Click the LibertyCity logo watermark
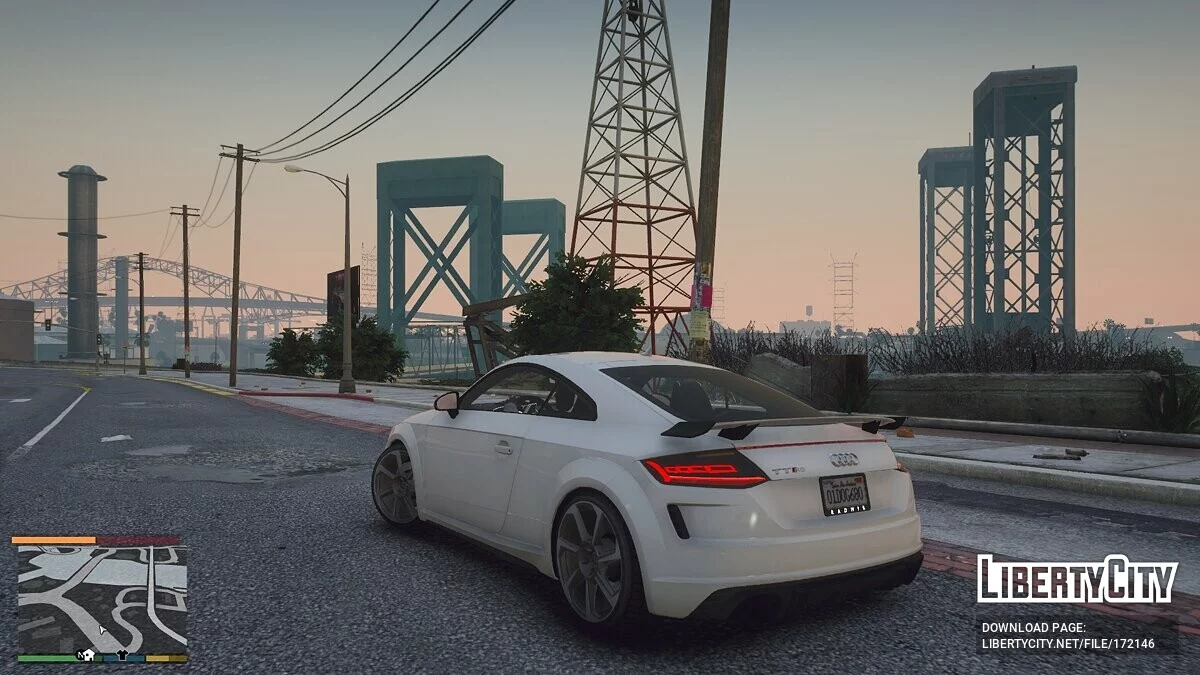 (1077, 579)
